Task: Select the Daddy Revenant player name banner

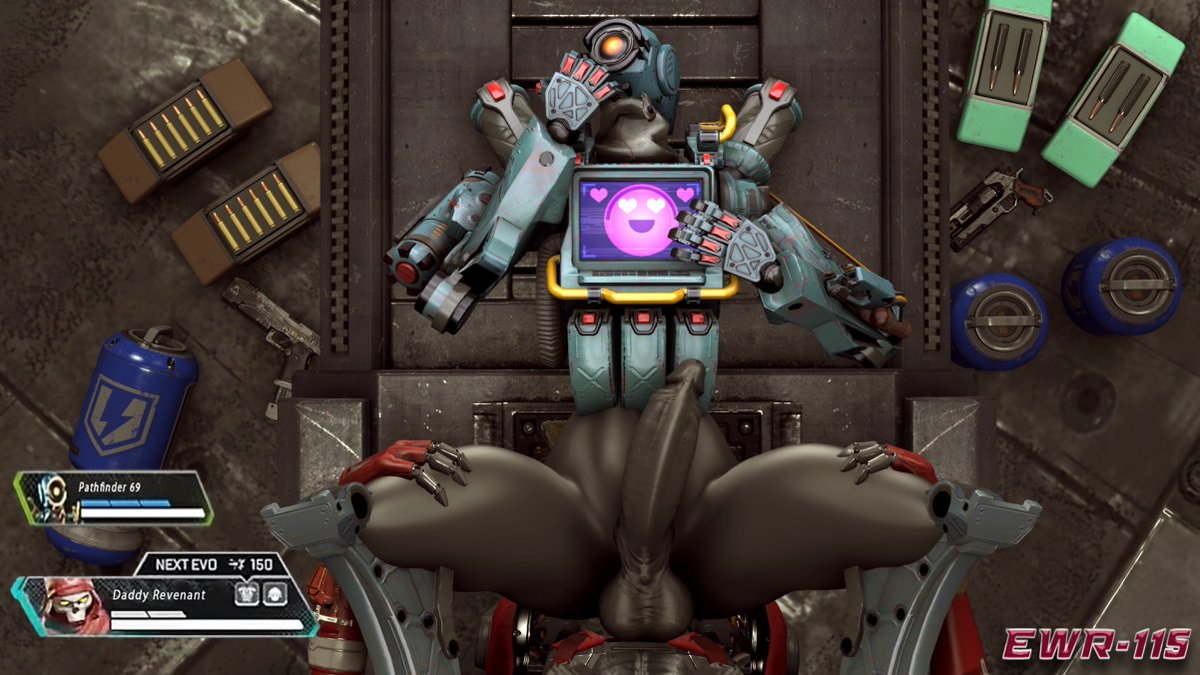Action: pos(158,595)
